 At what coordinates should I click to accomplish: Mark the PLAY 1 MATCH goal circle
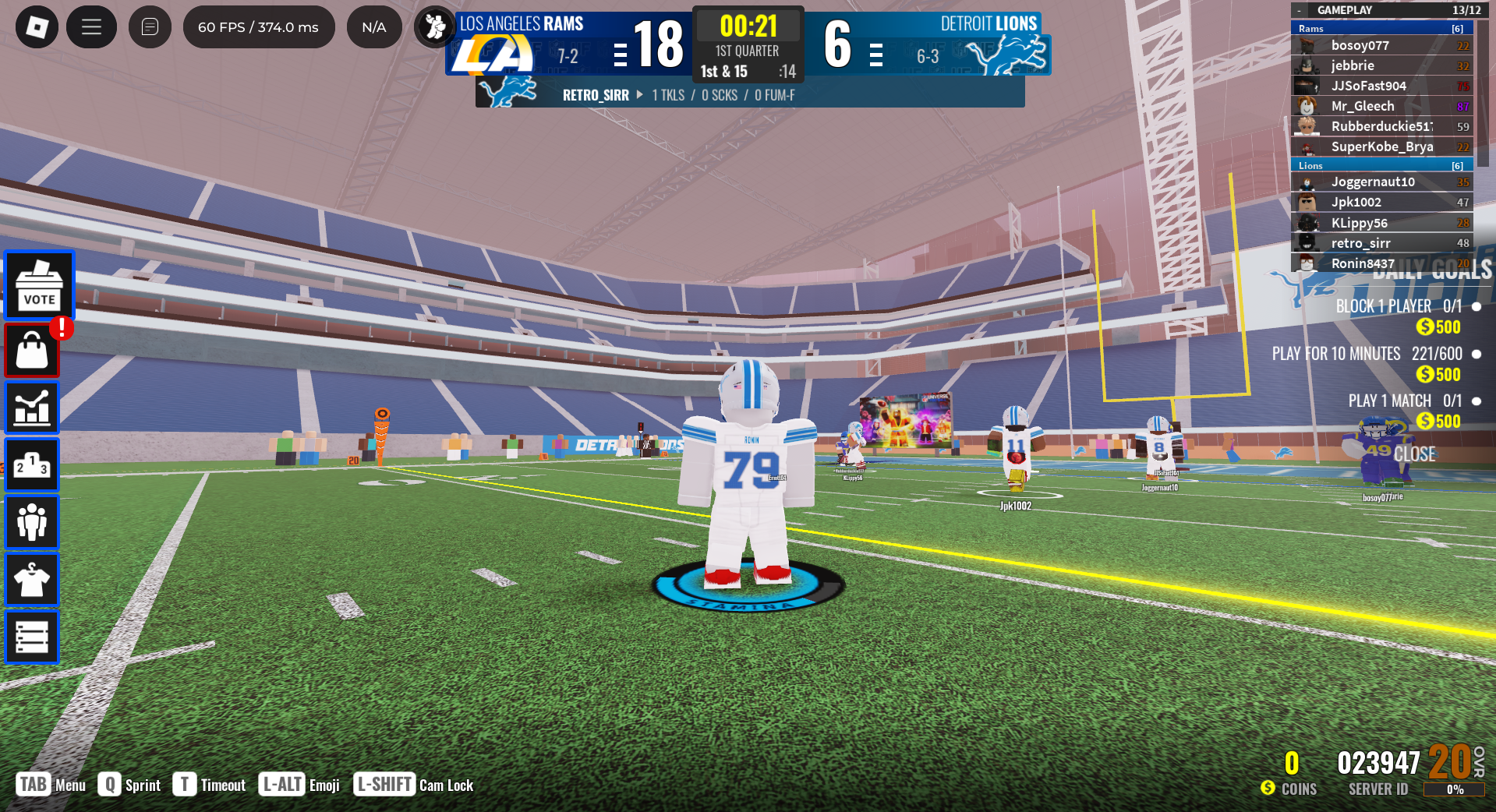1476,401
